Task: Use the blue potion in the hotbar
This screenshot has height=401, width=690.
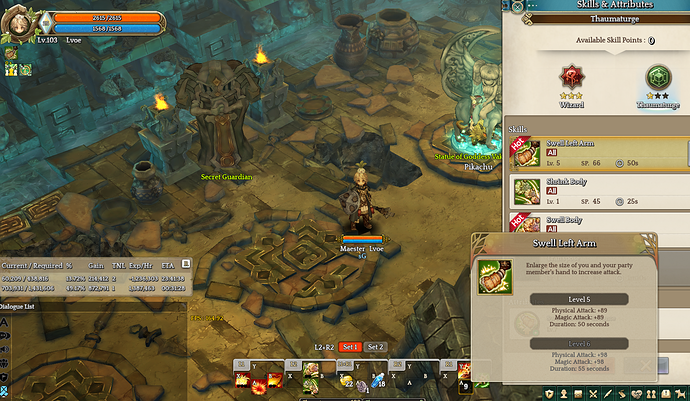Action: click(x=379, y=379)
